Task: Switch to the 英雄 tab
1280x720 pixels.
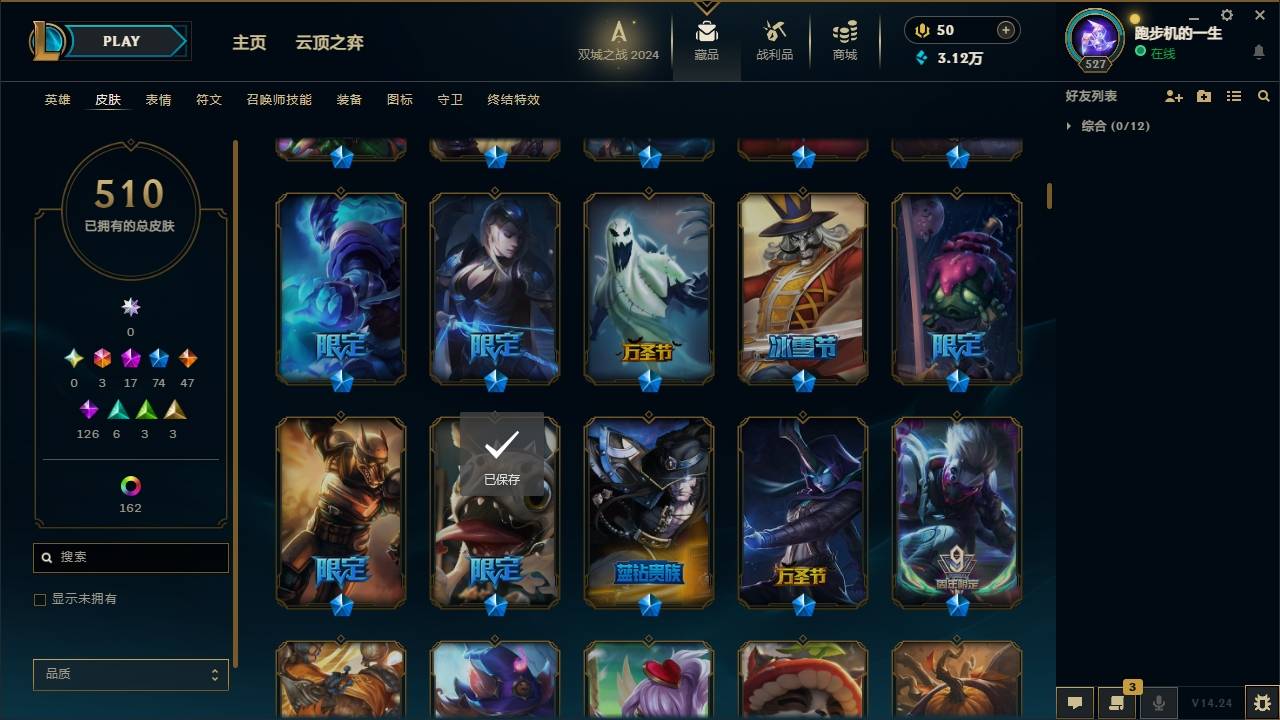Action: [x=57, y=100]
